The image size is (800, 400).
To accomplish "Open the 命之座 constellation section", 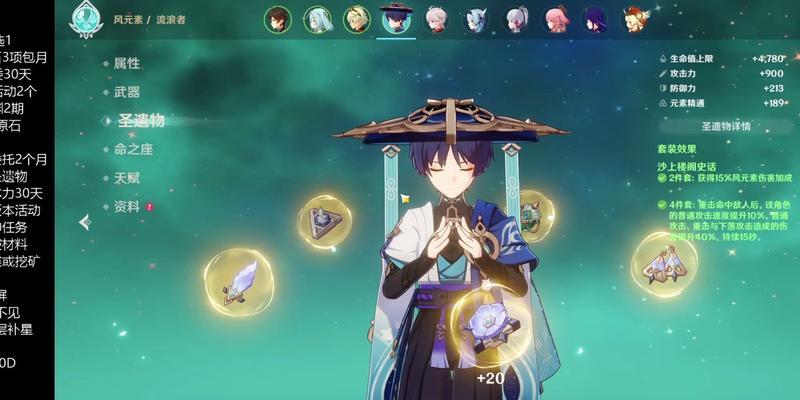I will (133, 150).
